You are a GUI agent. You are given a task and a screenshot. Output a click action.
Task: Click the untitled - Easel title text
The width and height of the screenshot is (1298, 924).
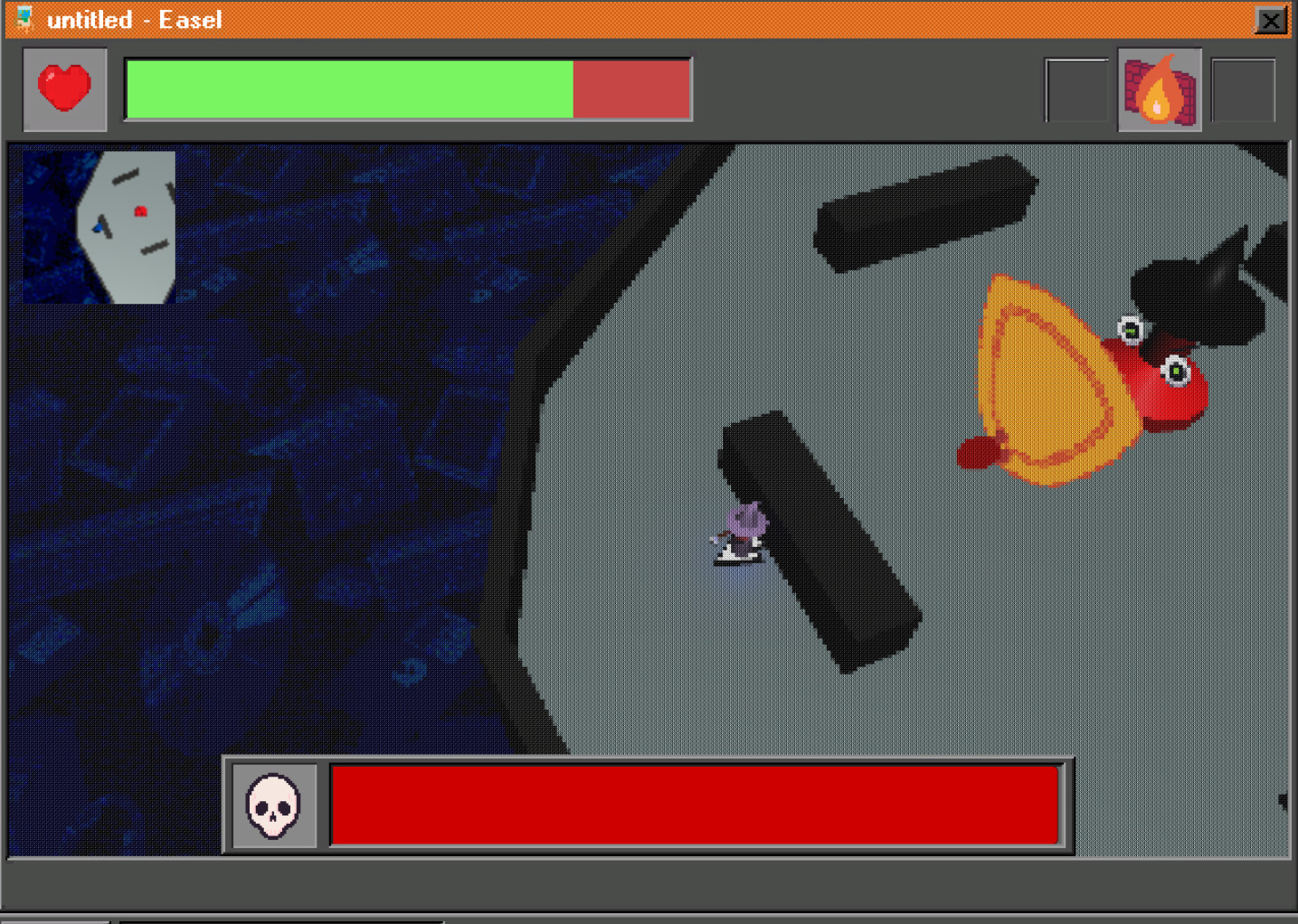(136, 19)
